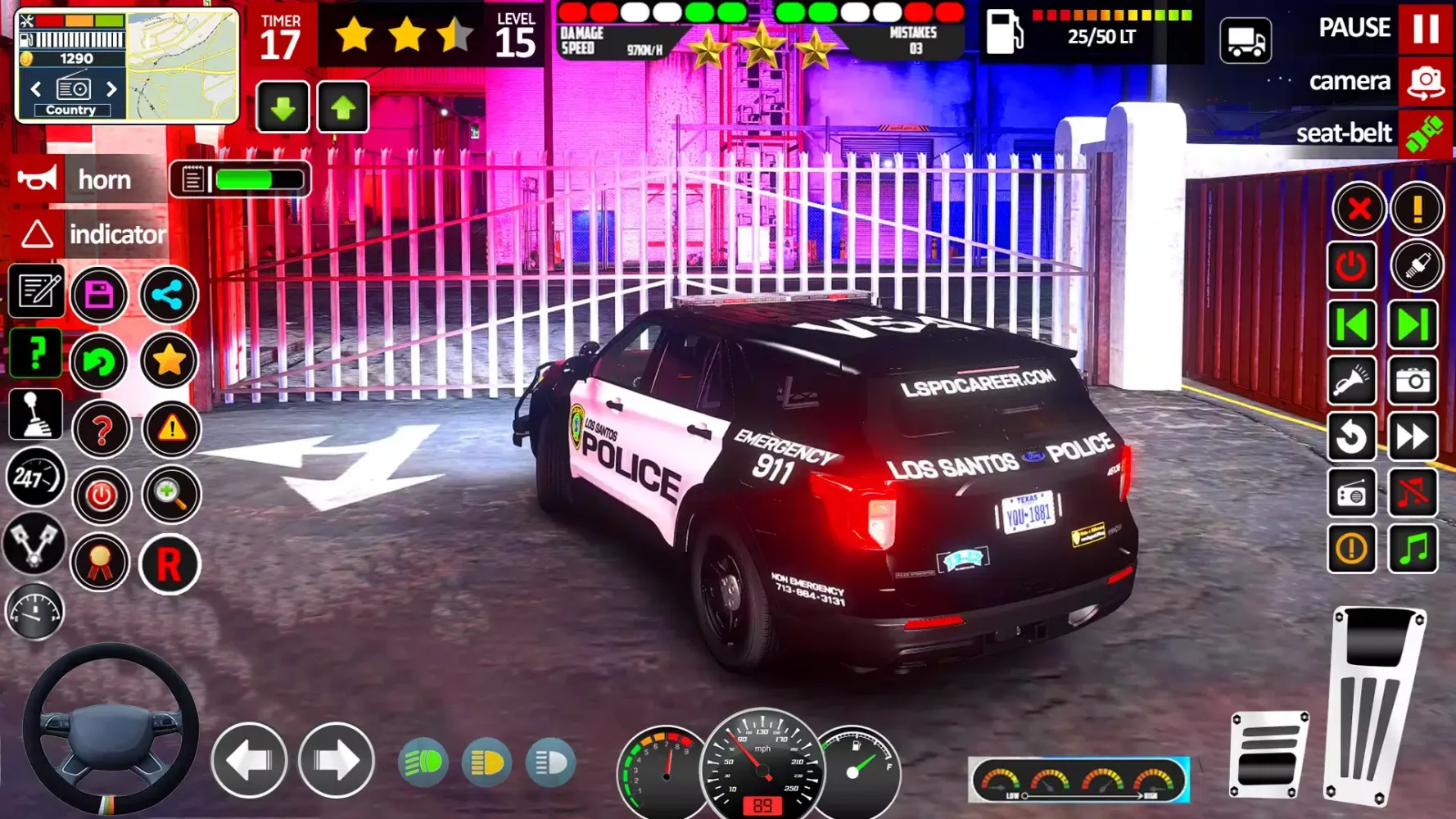Click the spark plug icon
1456x819 pixels.
1415,267
